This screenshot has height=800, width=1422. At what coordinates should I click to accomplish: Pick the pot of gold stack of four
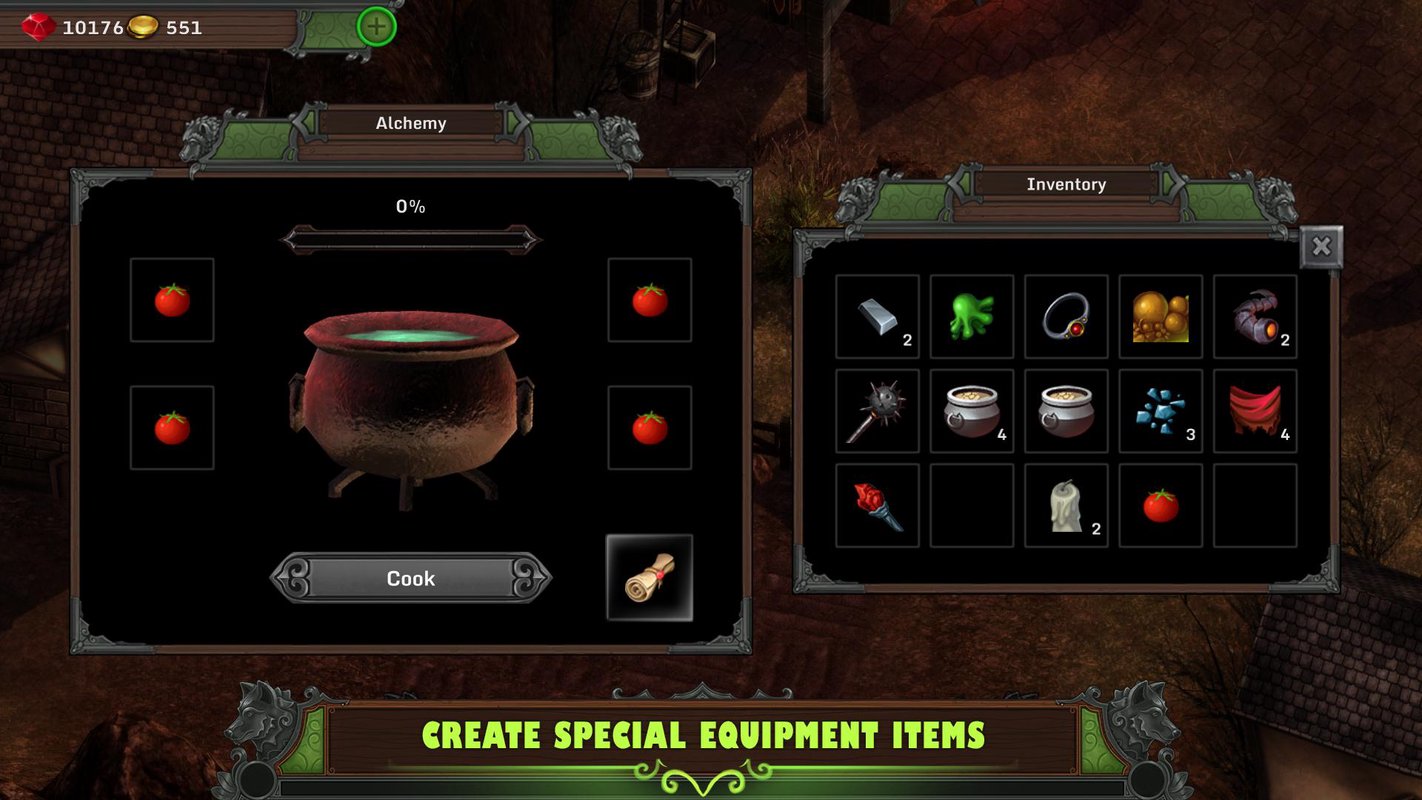(x=971, y=410)
